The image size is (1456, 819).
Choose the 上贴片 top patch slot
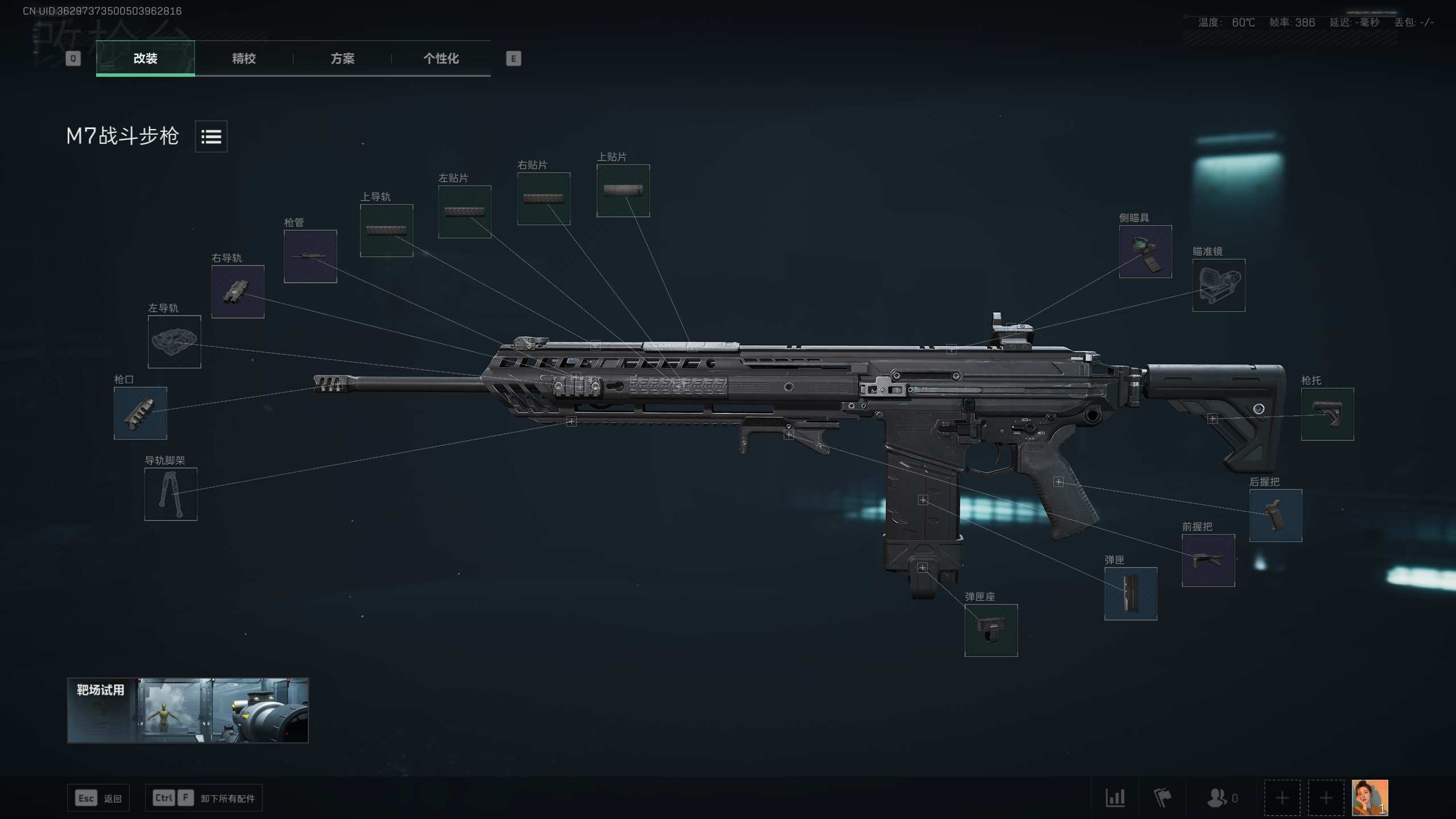click(x=623, y=191)
